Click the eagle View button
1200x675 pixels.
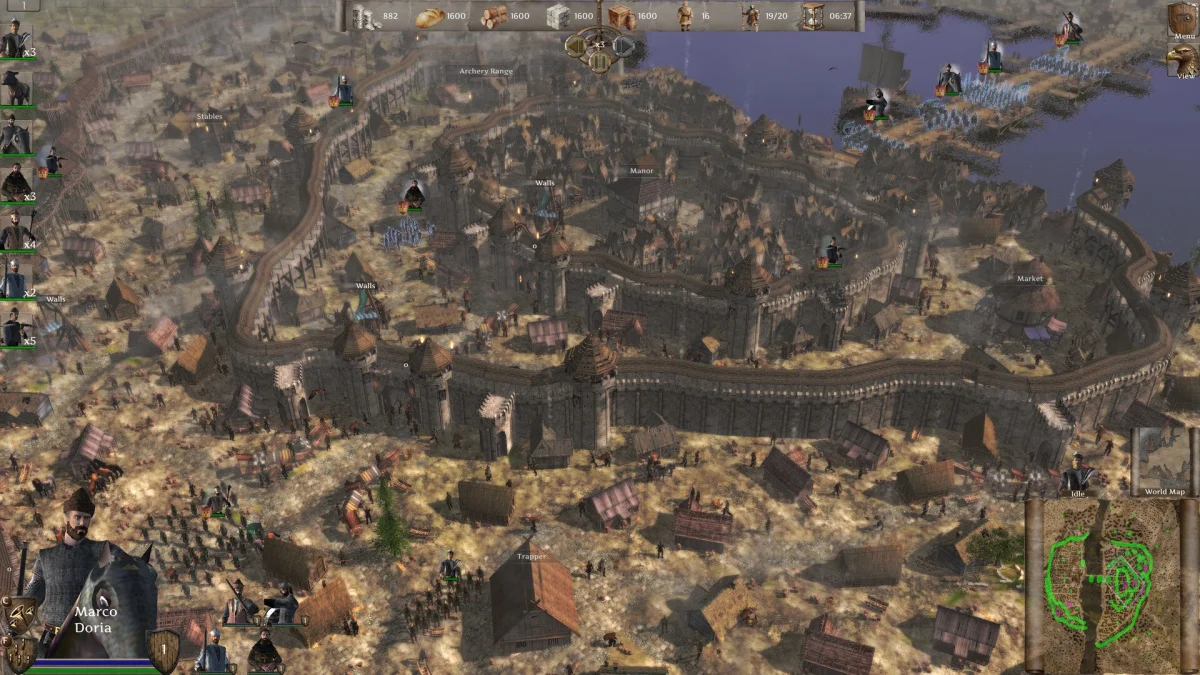1181,61
